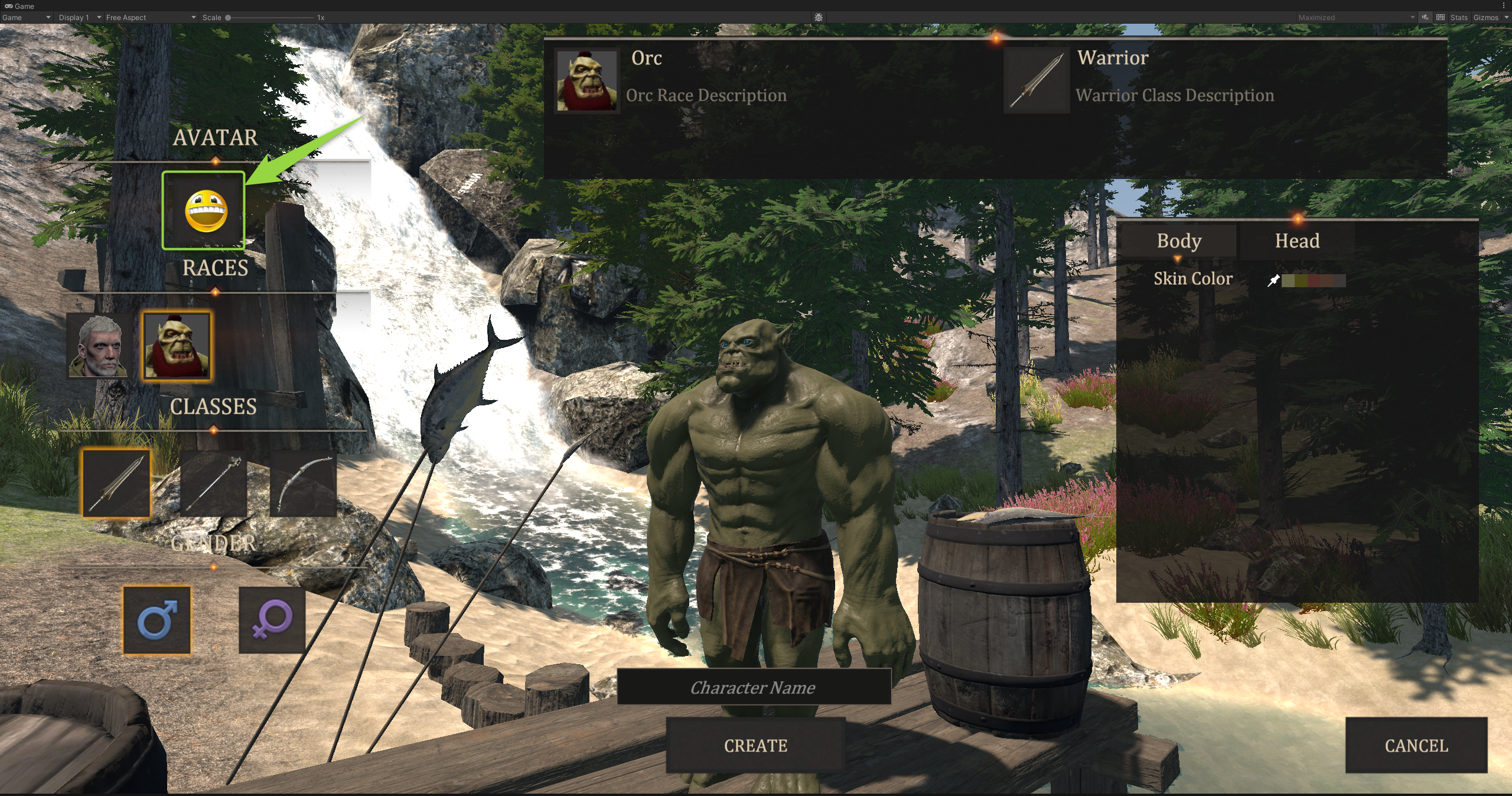Viewport: 1512px width, 796px height.
Task: Open the Display 1 dropdown
Action: click(x=79, y=18)
